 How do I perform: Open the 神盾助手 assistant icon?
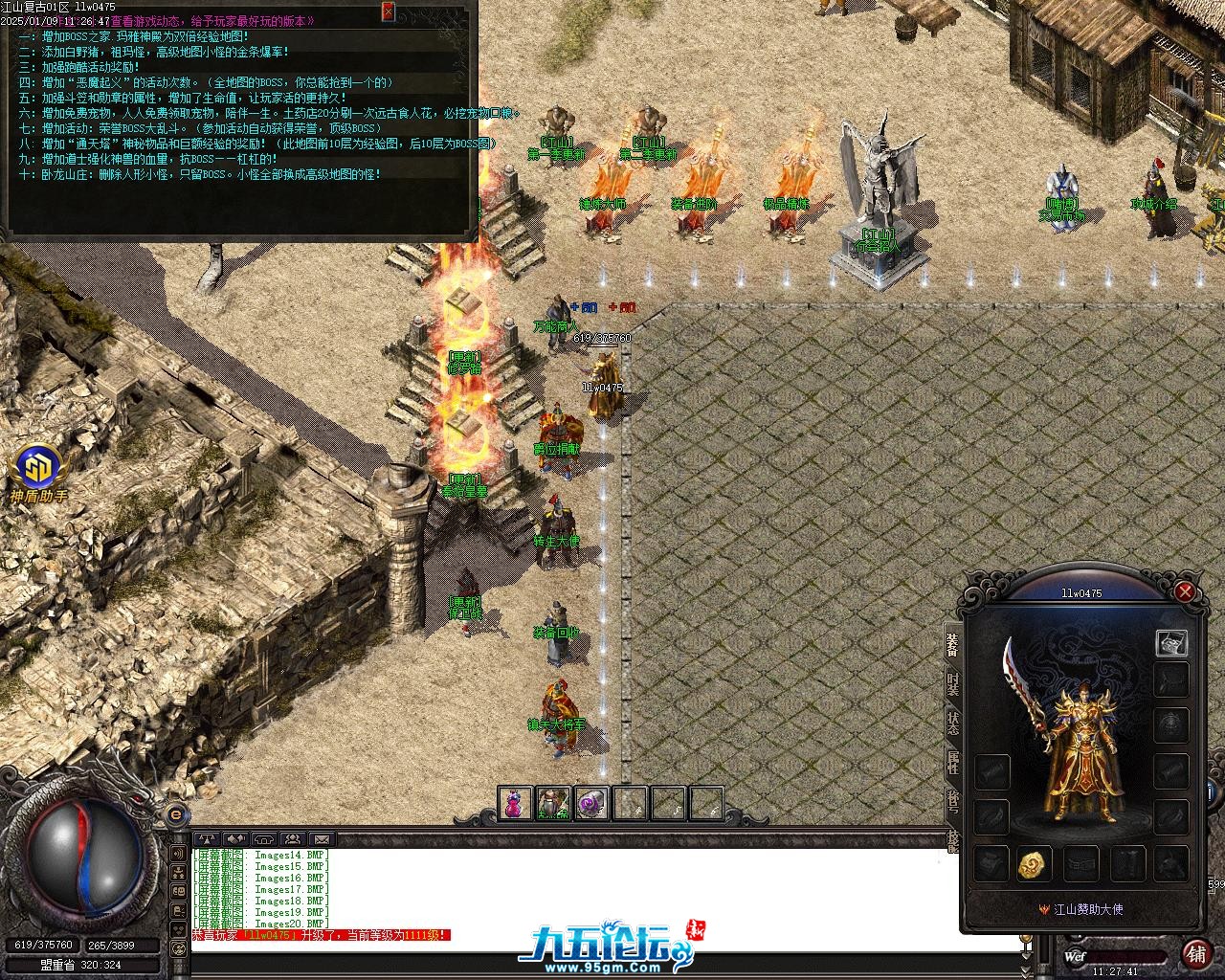tap(38, 469)
